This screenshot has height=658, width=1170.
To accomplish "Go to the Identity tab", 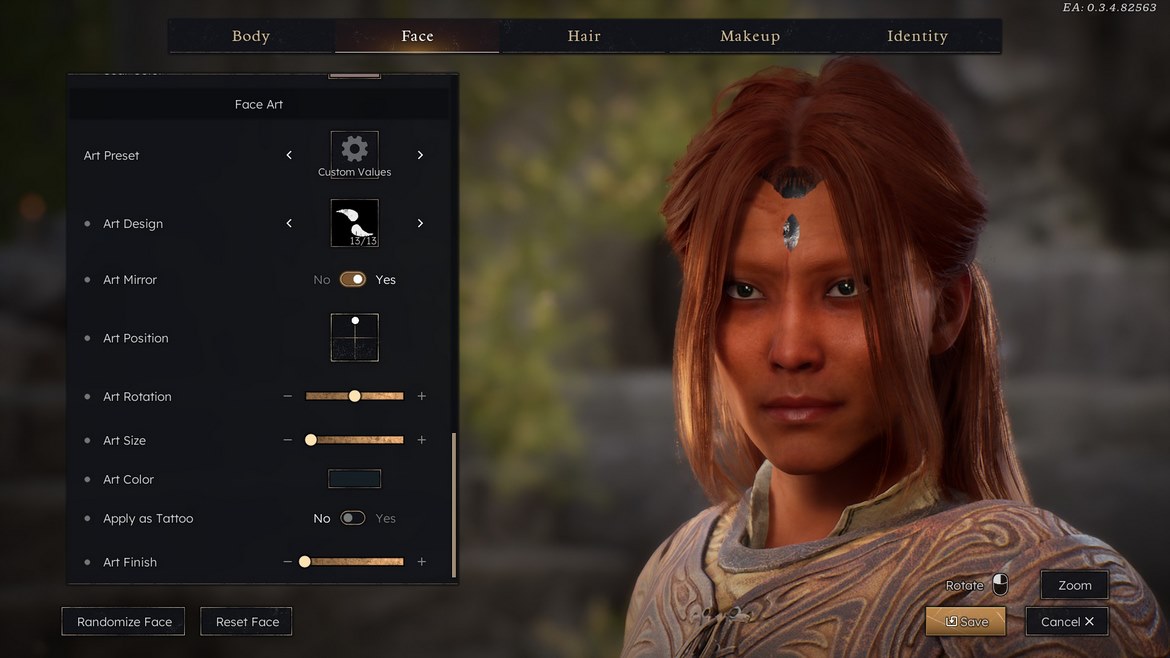I will [x=917, y=36].
